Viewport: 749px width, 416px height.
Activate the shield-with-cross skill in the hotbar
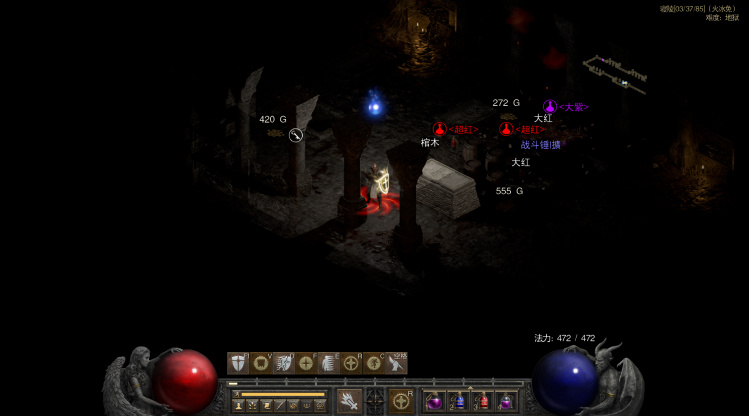click(x=238, y=363)
